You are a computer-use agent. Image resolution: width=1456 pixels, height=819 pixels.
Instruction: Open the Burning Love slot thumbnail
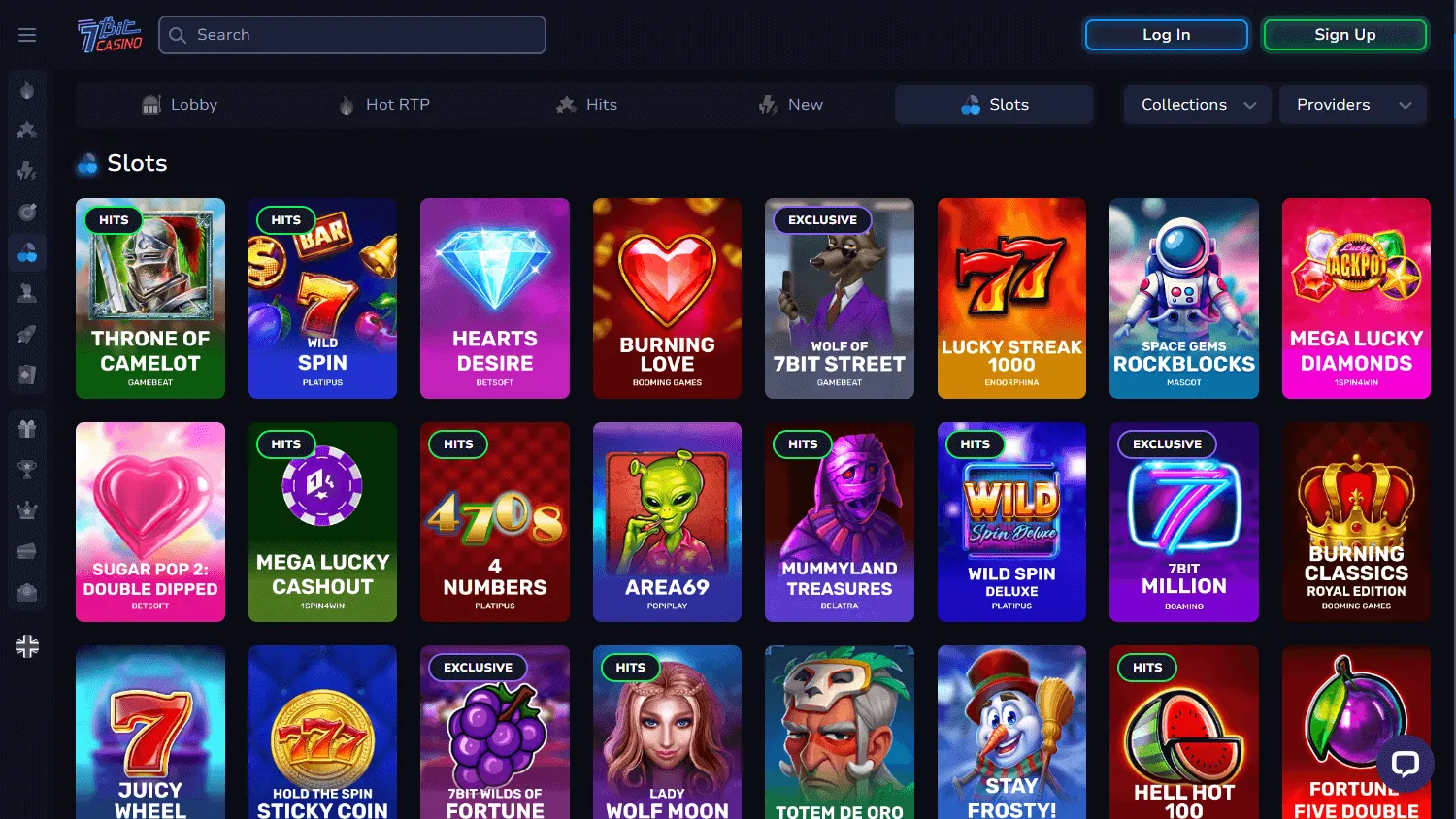coord(667,299)
